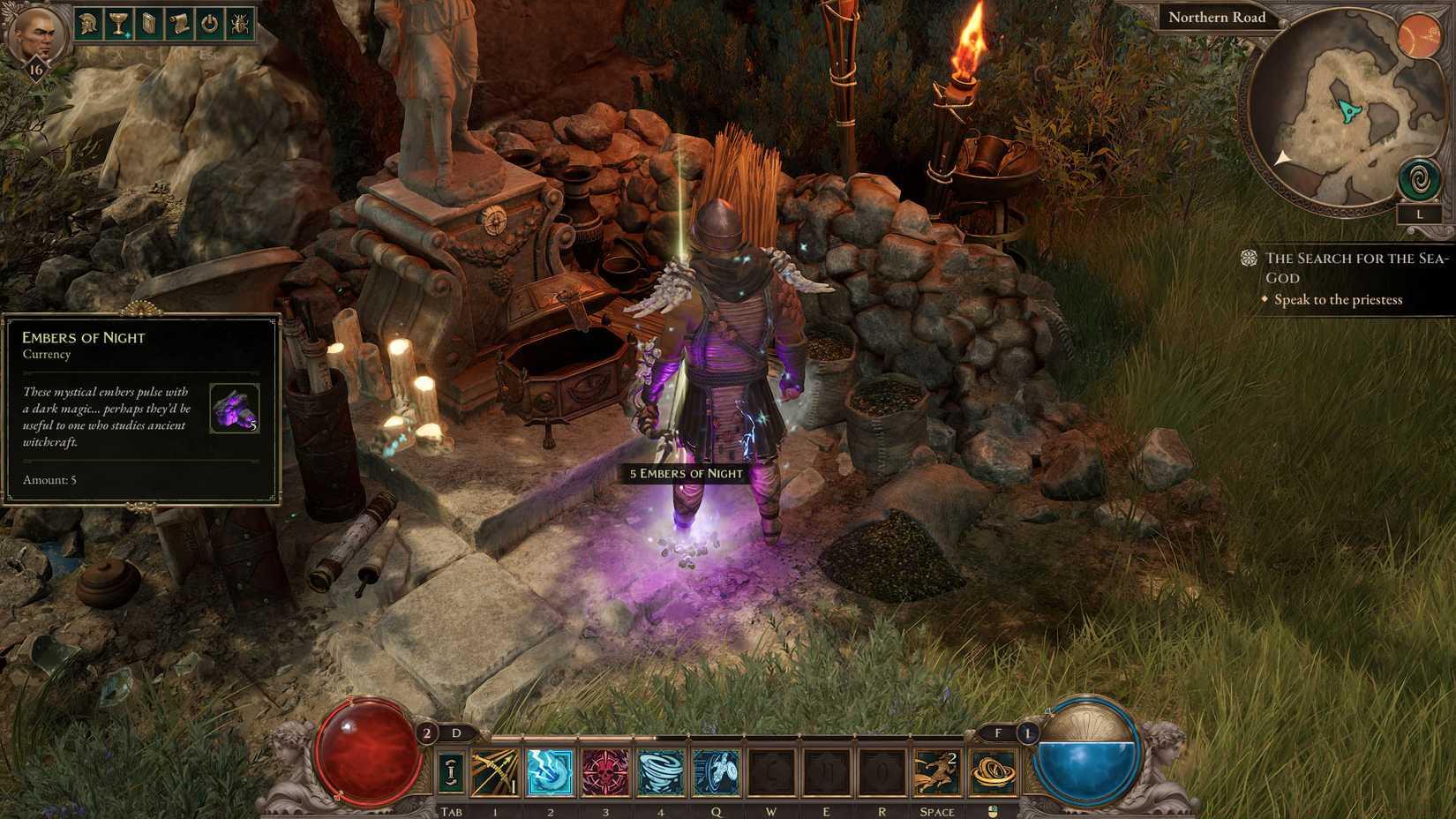Cast the whirlwind tornado skill
This screenshot has width=1456, height=819.
pyautogui.click(x=660, y=772)
